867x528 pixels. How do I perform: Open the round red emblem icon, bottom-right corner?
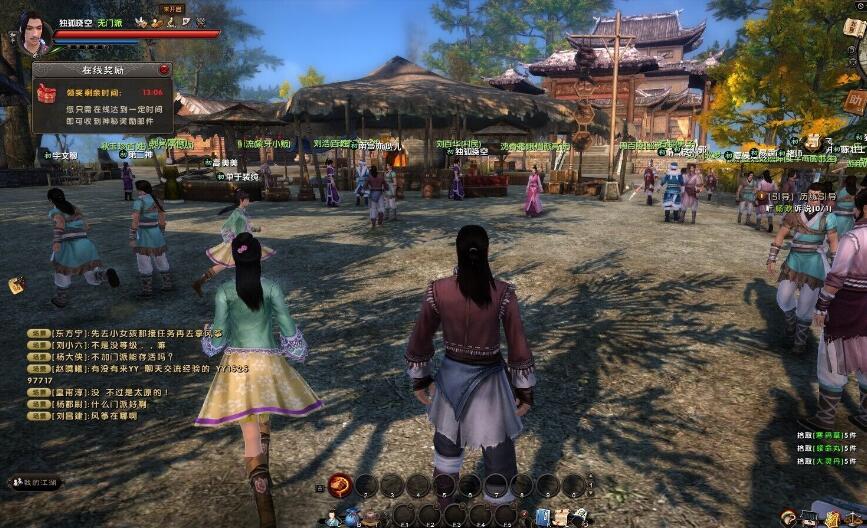click(x=789, y=517)
